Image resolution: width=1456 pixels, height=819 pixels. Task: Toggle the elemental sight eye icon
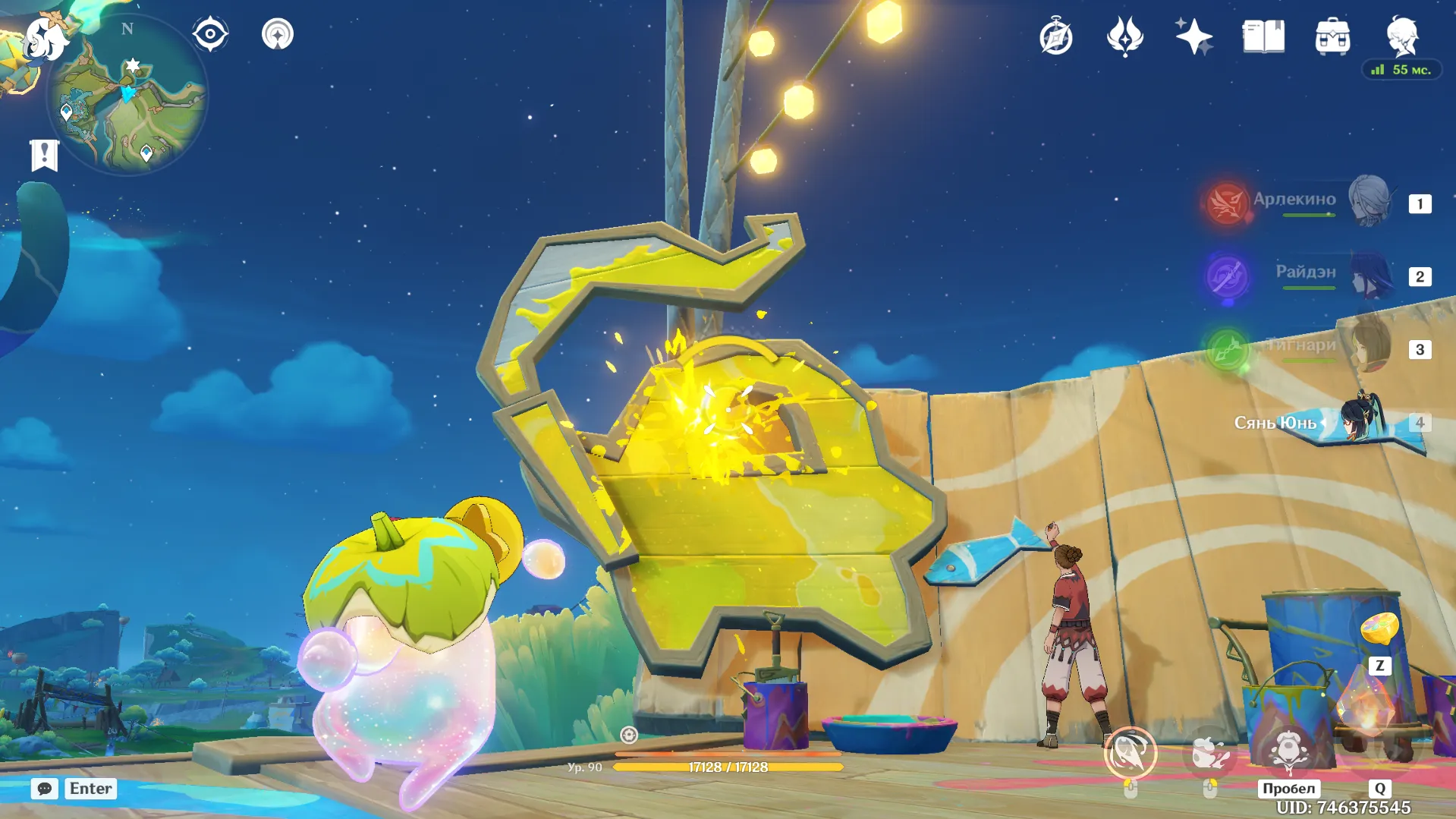(210, 35)
